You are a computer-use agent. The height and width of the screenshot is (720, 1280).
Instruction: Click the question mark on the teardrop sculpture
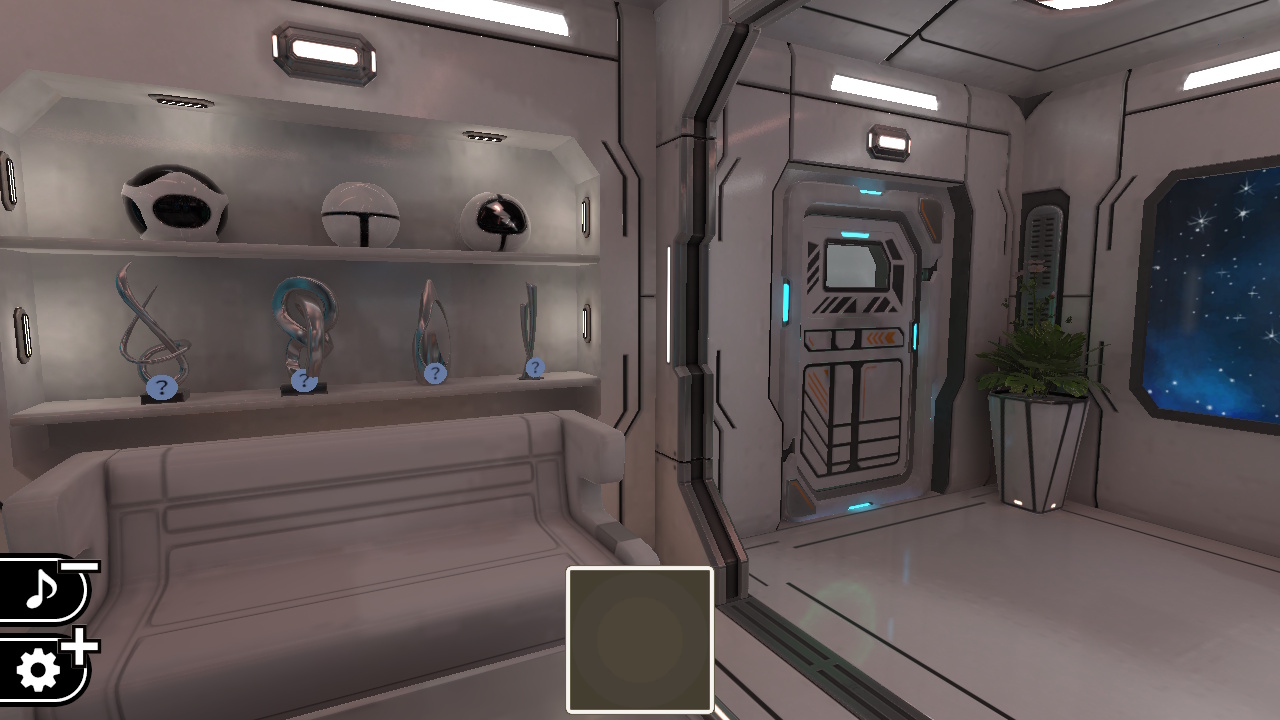(434, 373)
